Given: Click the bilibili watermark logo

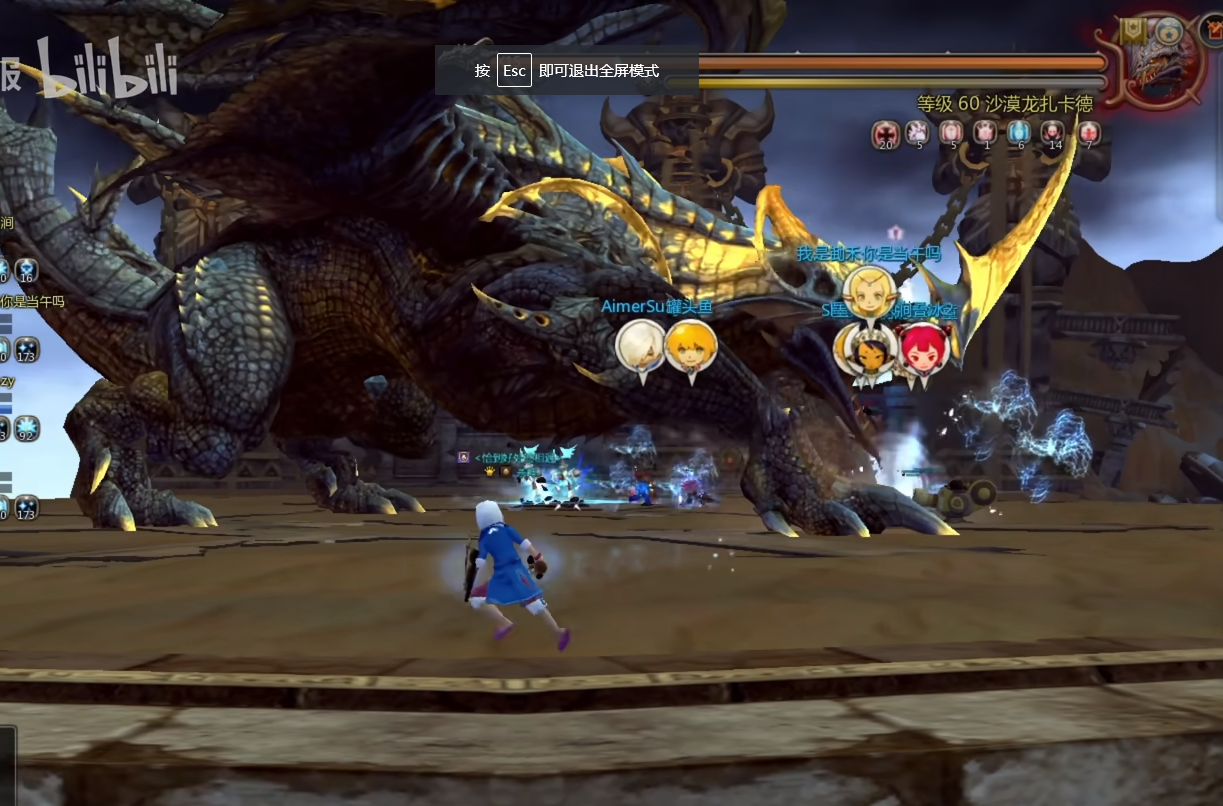Looking at the screenshot, I should pyautogui.click(x=108, y=70).
